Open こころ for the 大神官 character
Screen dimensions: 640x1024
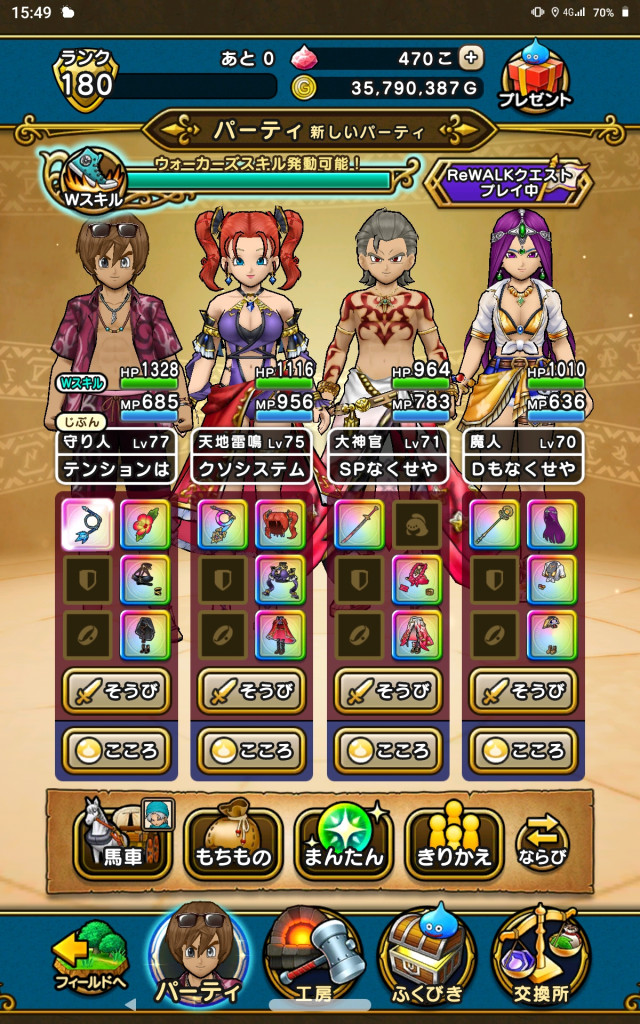pyautogui.click(x=388, y=751)
